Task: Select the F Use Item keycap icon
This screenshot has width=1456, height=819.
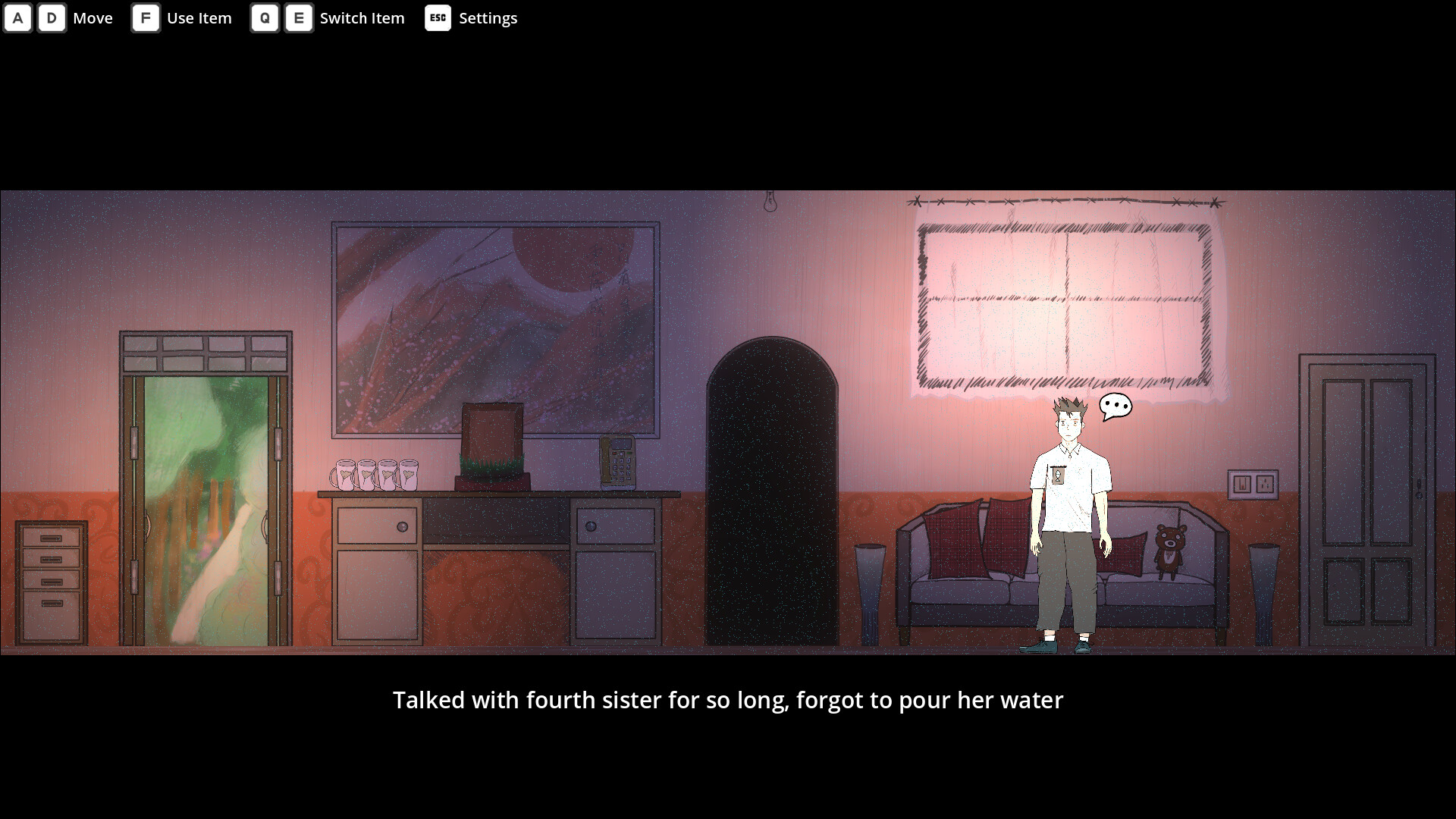Action: click(x=146, y=17)
